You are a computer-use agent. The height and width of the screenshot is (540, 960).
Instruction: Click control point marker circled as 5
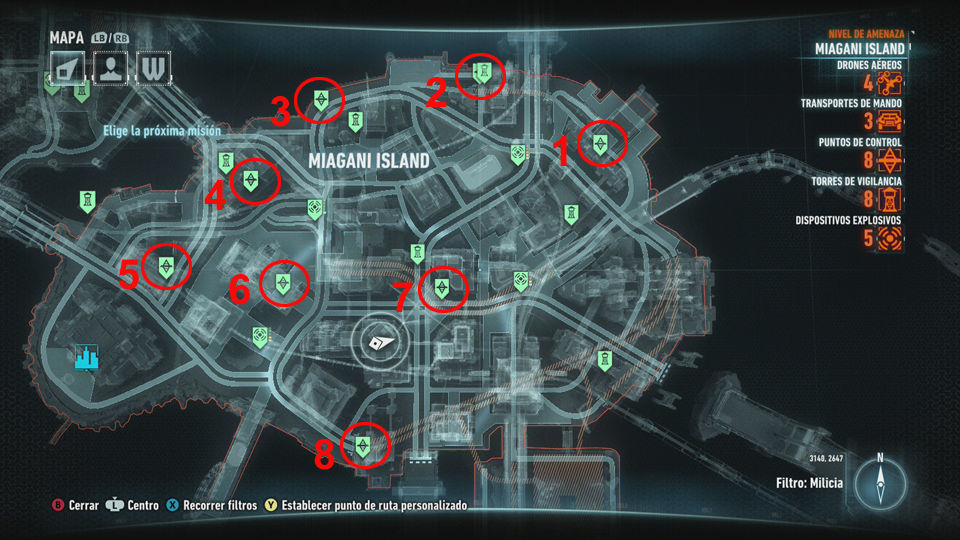point(166,266)
